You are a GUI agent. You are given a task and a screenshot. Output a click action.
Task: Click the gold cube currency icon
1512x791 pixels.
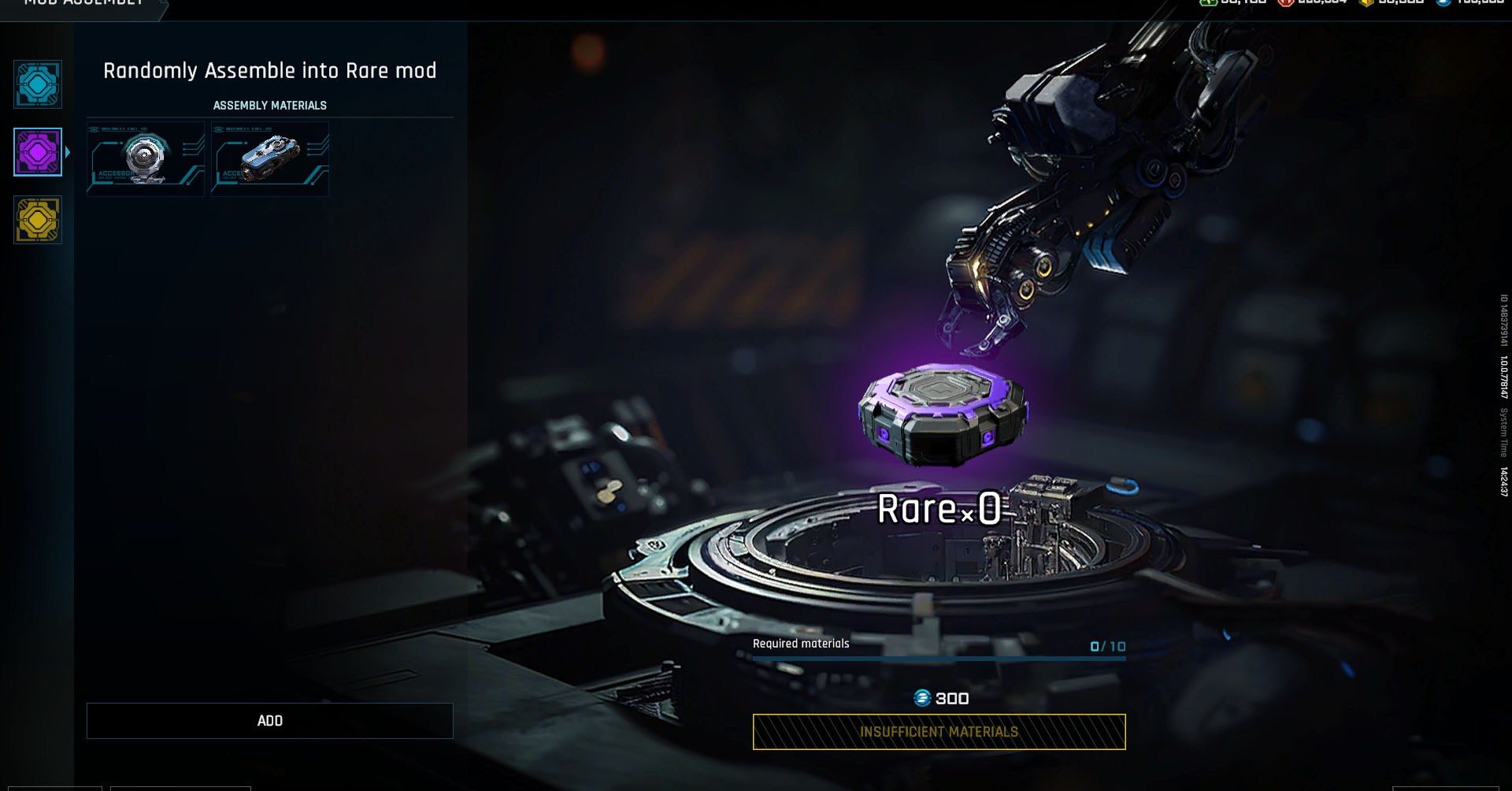click(x=1366, y=4)
